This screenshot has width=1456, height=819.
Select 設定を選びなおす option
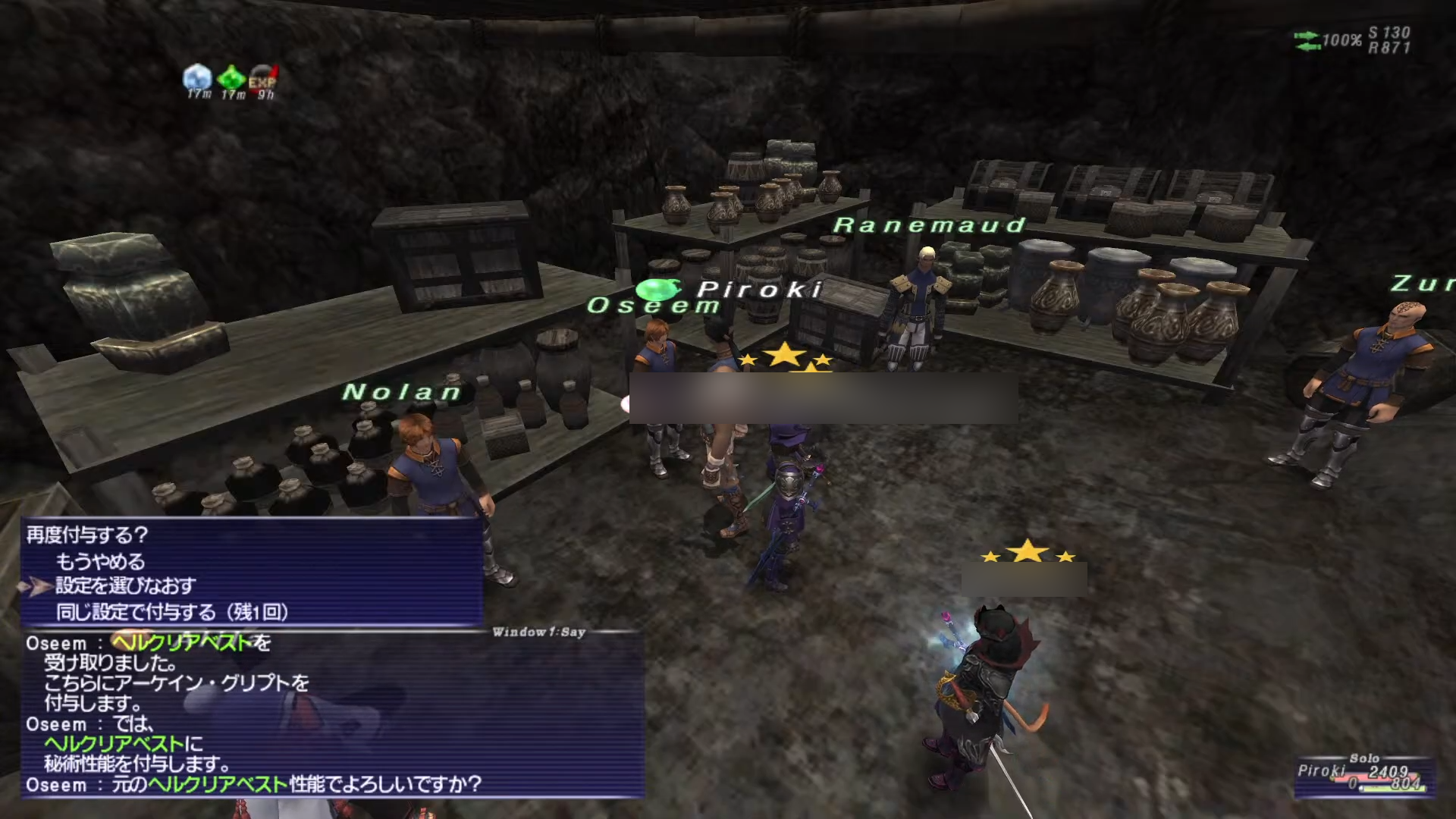[x=125, y=586]
